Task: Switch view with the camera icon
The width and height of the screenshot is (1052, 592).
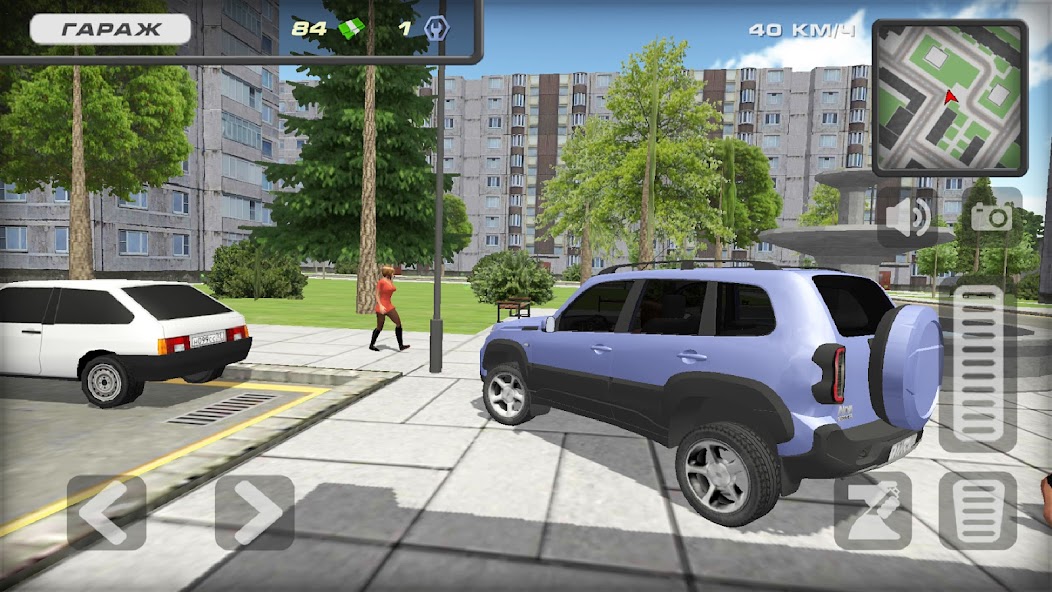Action: 991,217
